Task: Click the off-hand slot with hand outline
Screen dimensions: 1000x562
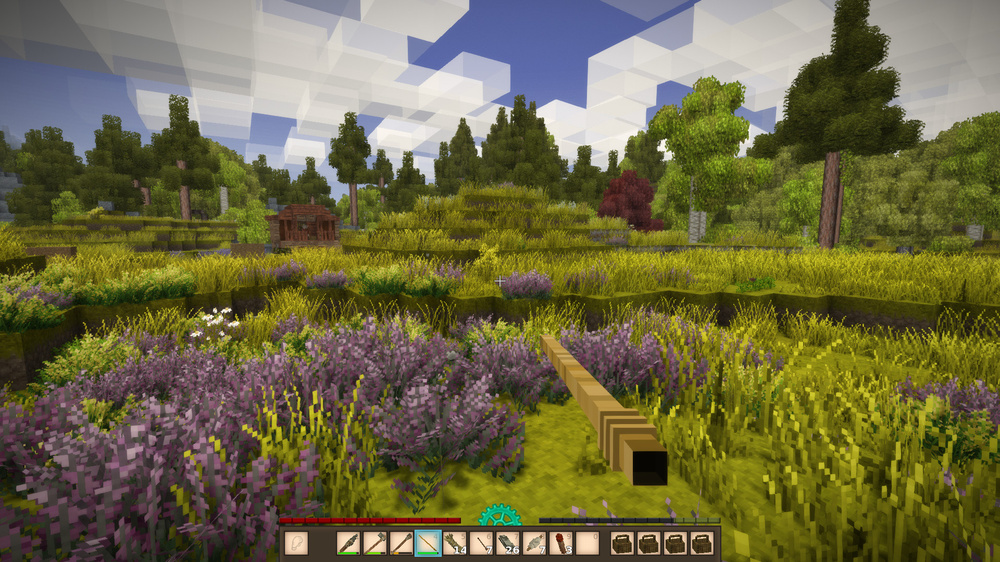Action: (x=297, y=543)
